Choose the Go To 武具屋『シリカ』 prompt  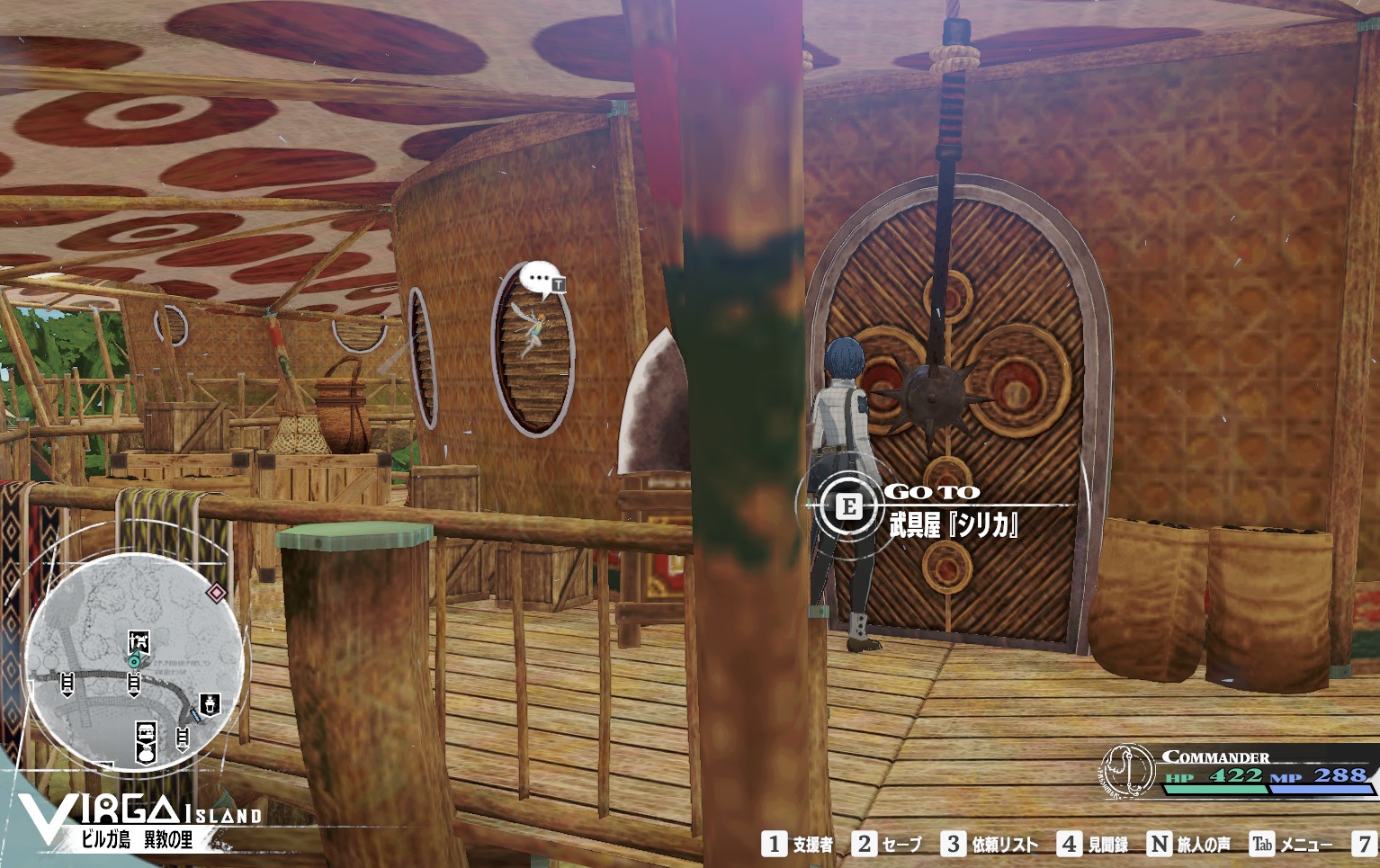(x=936, y=509)
